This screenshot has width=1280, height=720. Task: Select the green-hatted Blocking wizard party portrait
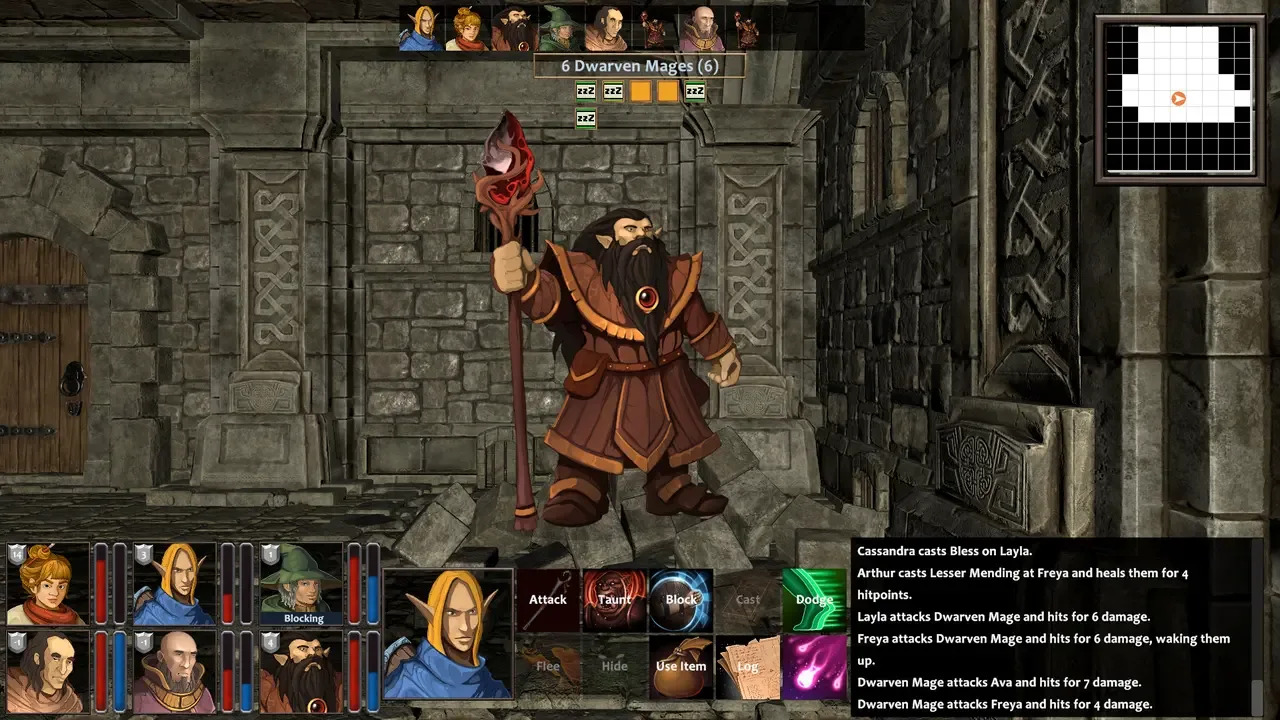(x=302, y=583)
